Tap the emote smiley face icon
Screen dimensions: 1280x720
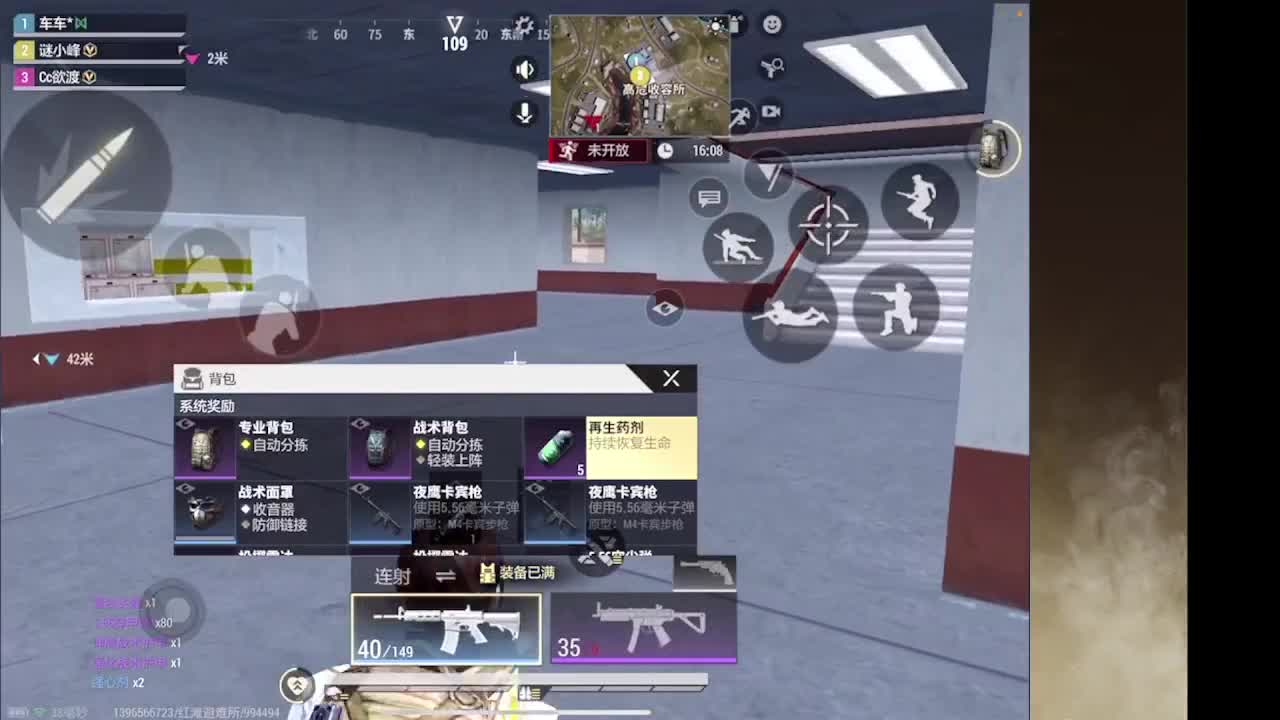[x=770, y=25]
